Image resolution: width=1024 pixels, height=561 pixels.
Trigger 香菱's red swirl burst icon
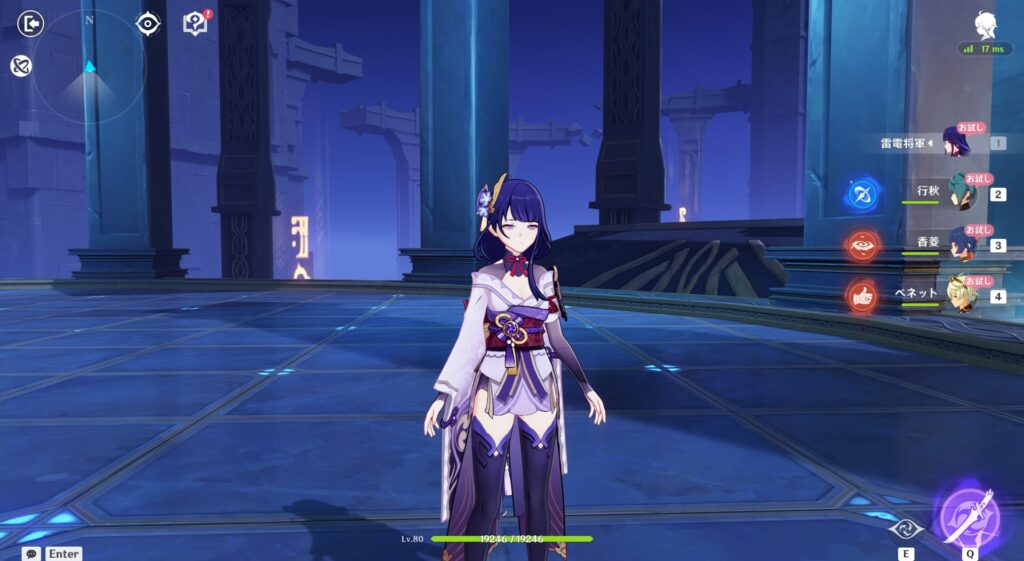point(861,245)
